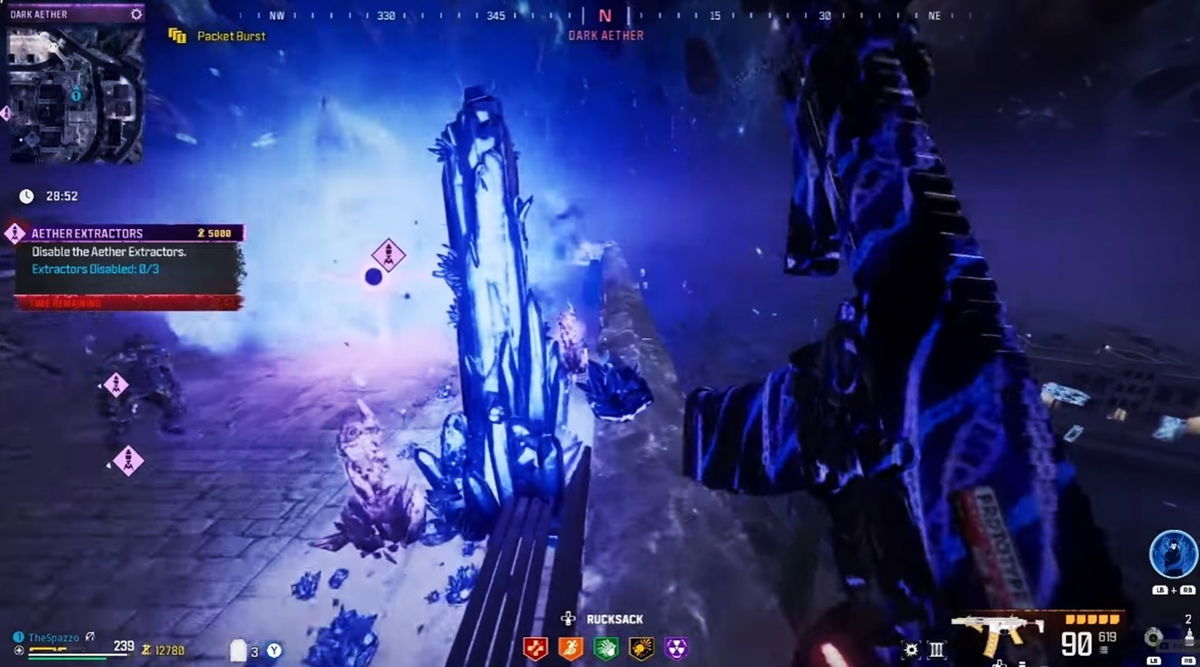This screenshot has width=1200, height=667.
Task: Click the Pack-a-Punch level III icon
Action: [938, 650]
